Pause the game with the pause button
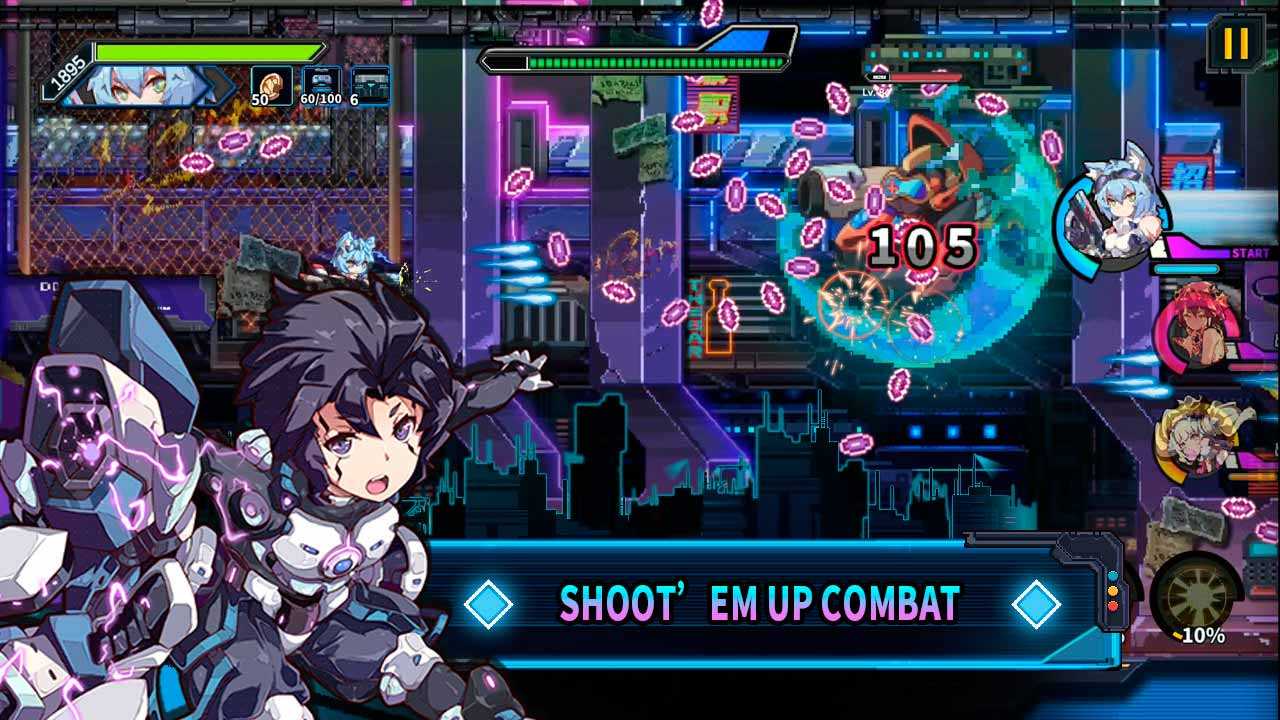 (x=1236, y=44)
